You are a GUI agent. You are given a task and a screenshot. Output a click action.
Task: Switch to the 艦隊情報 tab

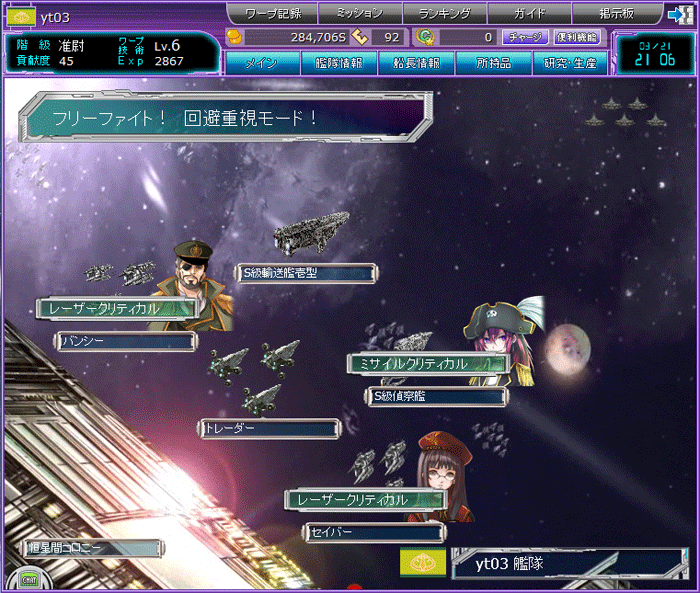(340, 63)
